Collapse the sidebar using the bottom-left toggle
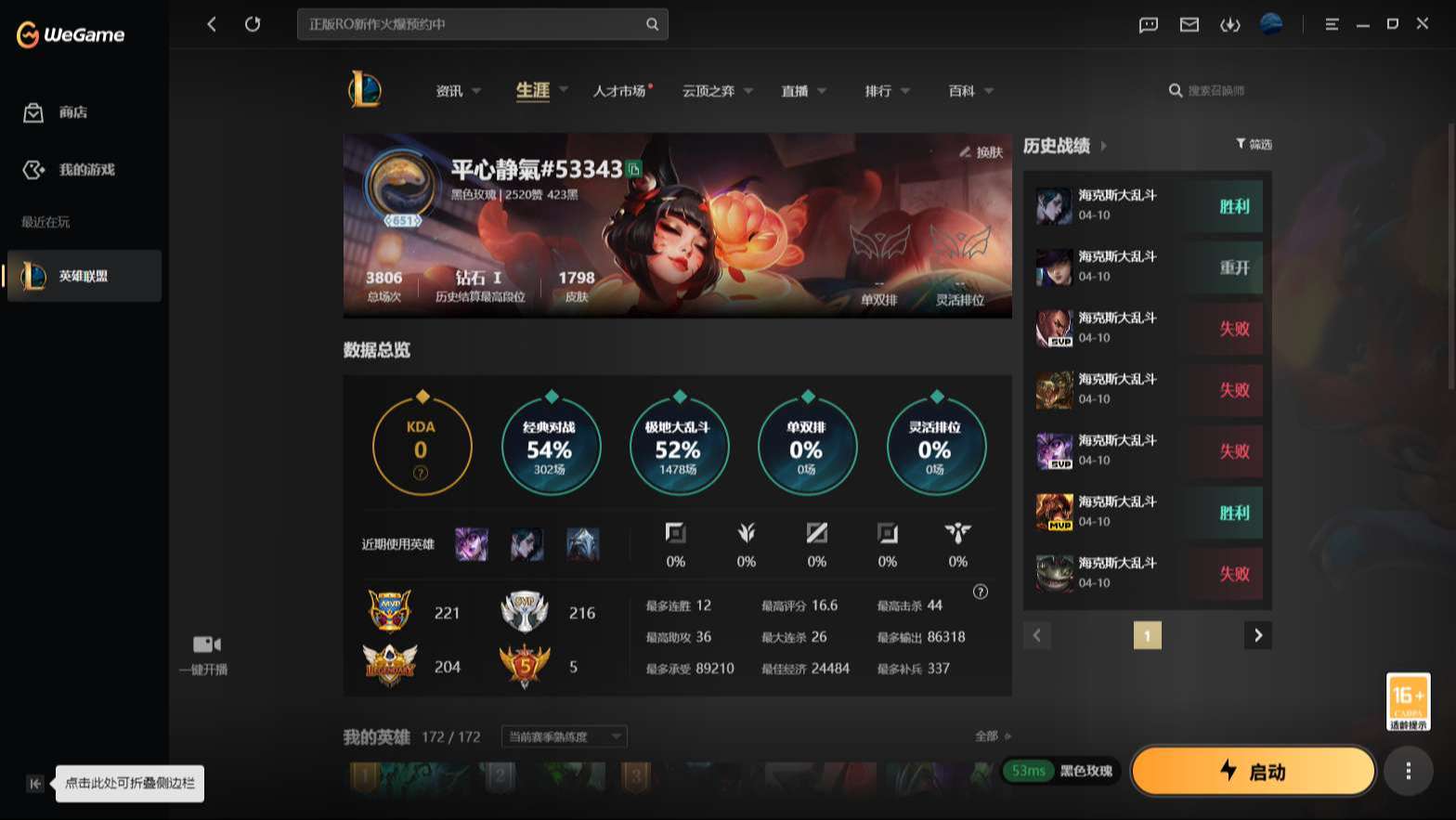The width and height of the screenshot is (1456, 820). [x=33, y=784]
